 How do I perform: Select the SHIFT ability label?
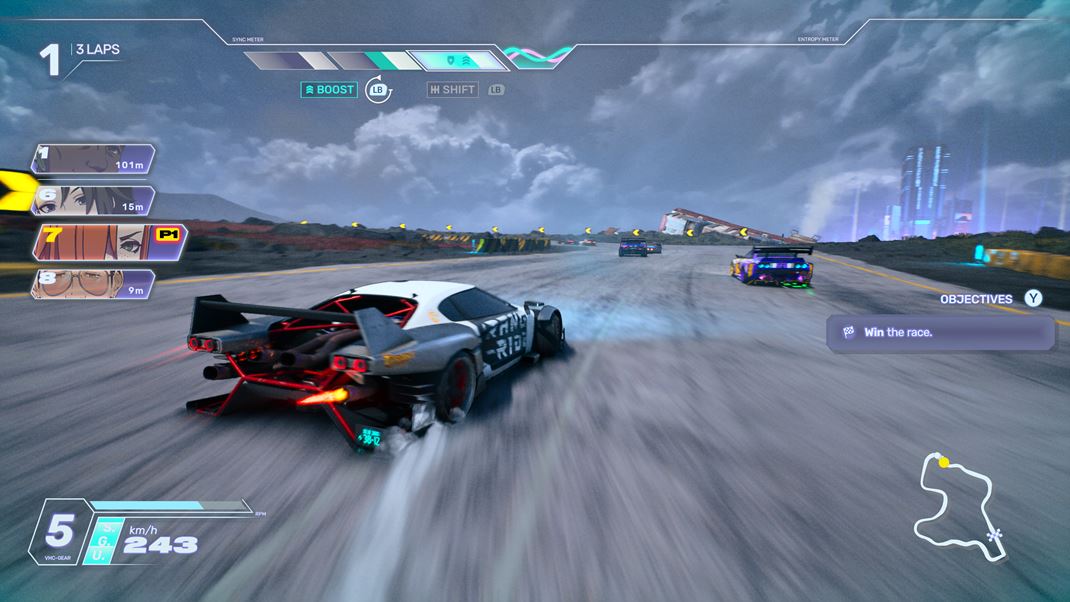click(x=452, y=90)
